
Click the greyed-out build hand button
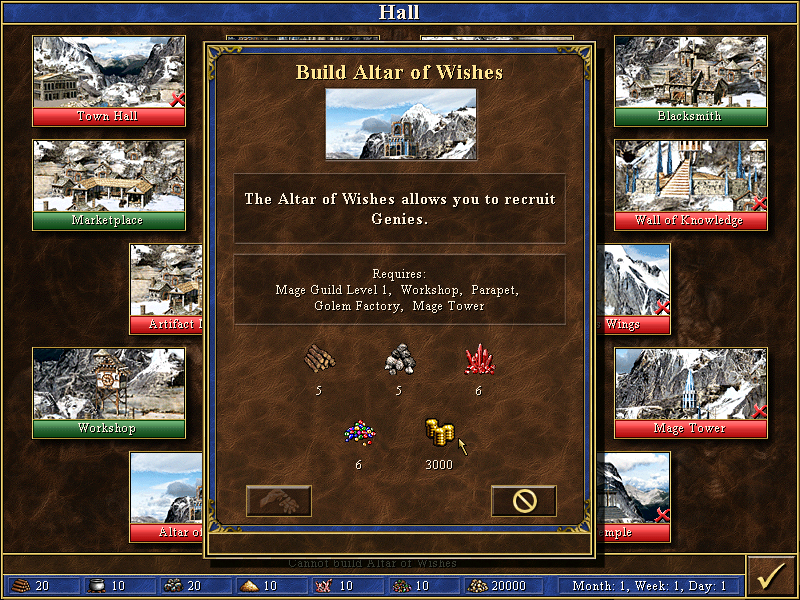click(279, 501)
